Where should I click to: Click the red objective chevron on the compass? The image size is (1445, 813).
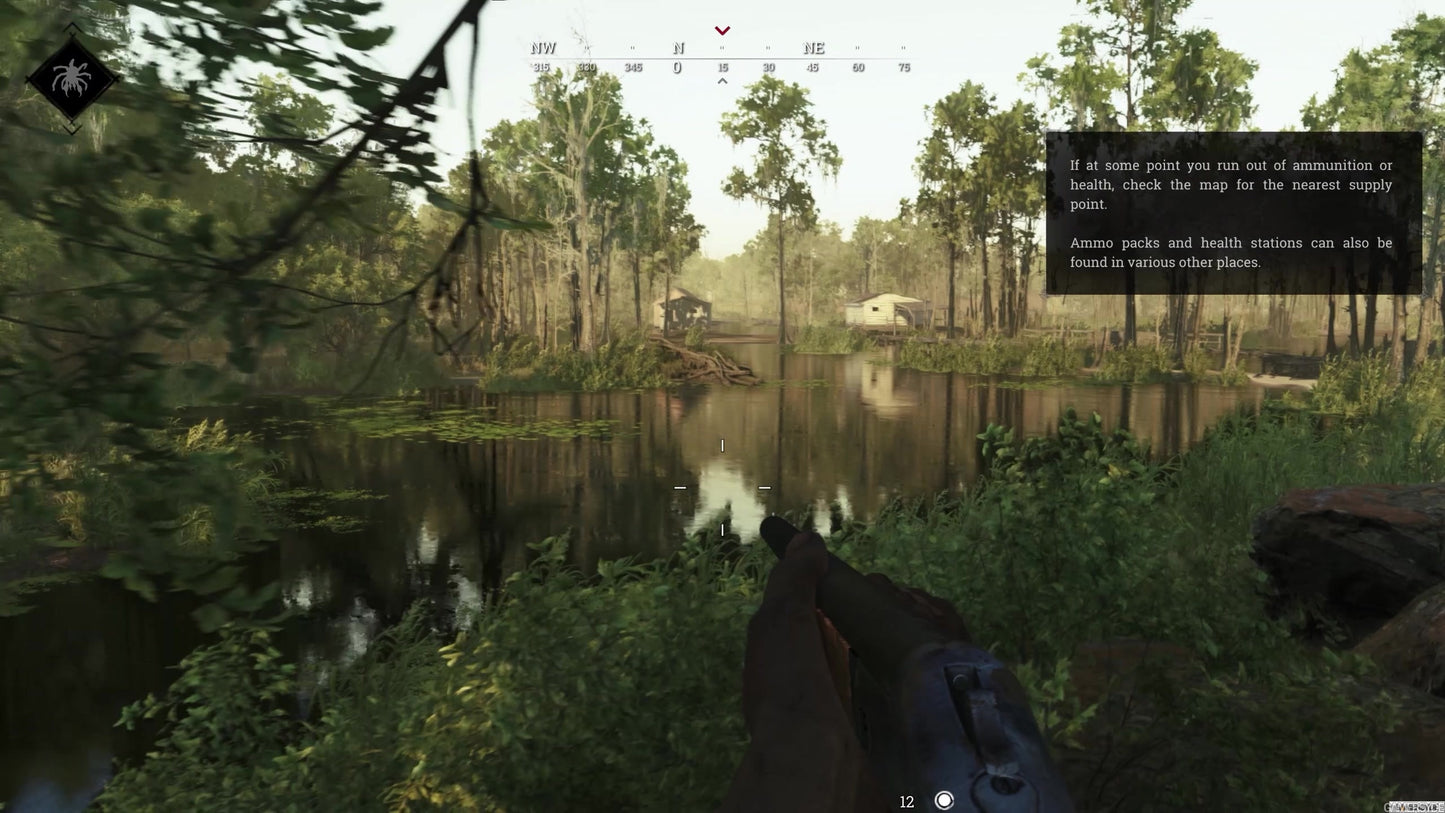coord(722,29)
